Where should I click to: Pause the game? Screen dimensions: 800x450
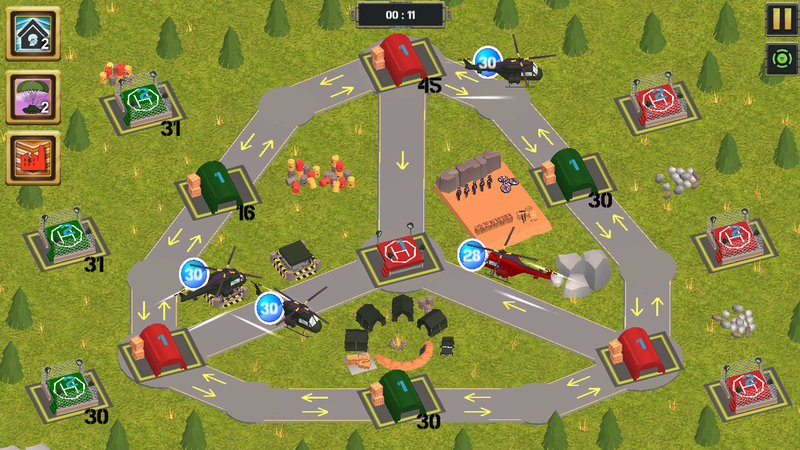[x=779, y=19]
